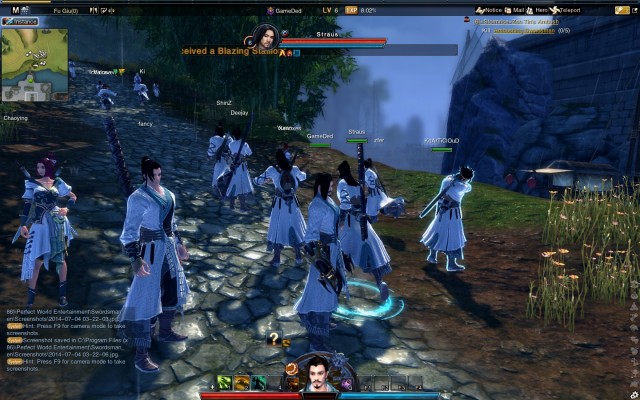Open the question mark help icon
The height and width of the screenshot is (400, 640).
click(x=272, y=340)
